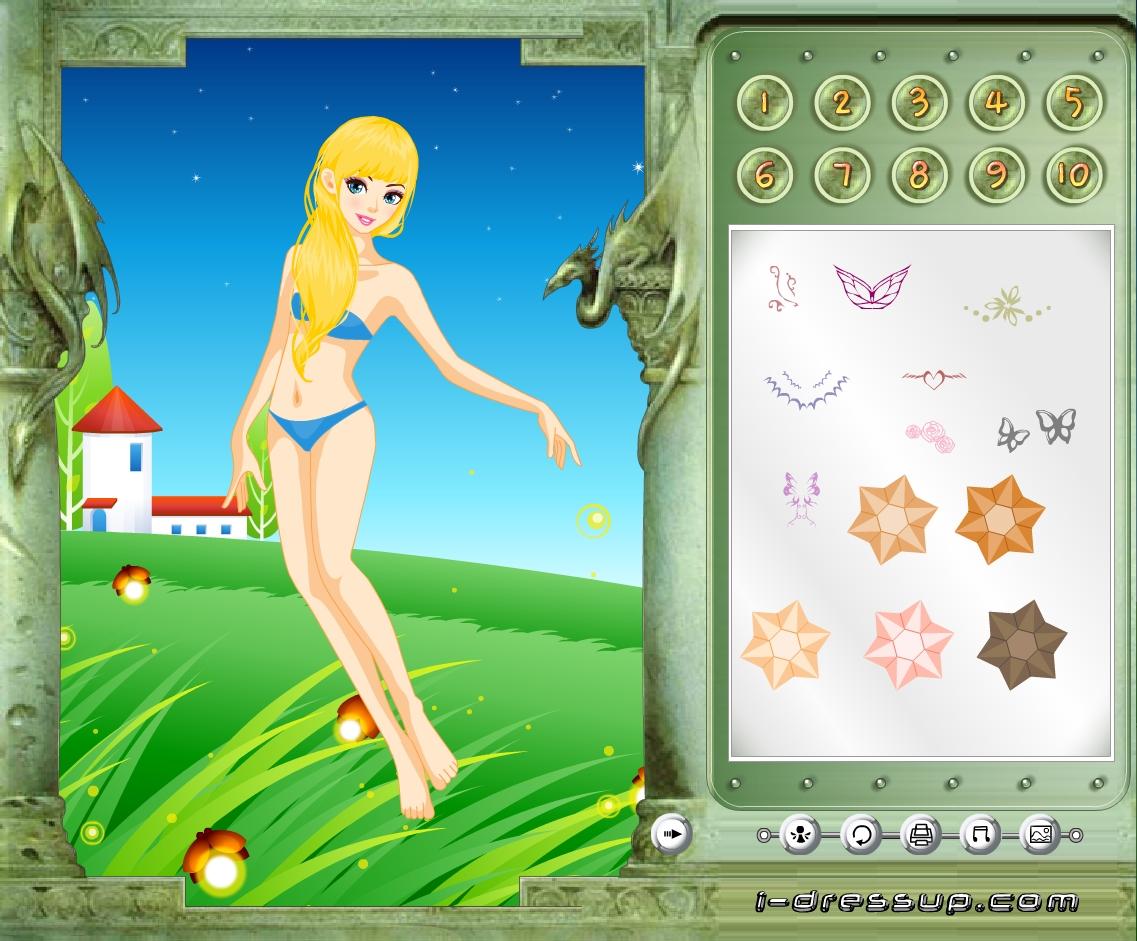Click the glowing figure icon button
Screen dimensions: 1137x941
pyautogui.click(x=801, y=834)
